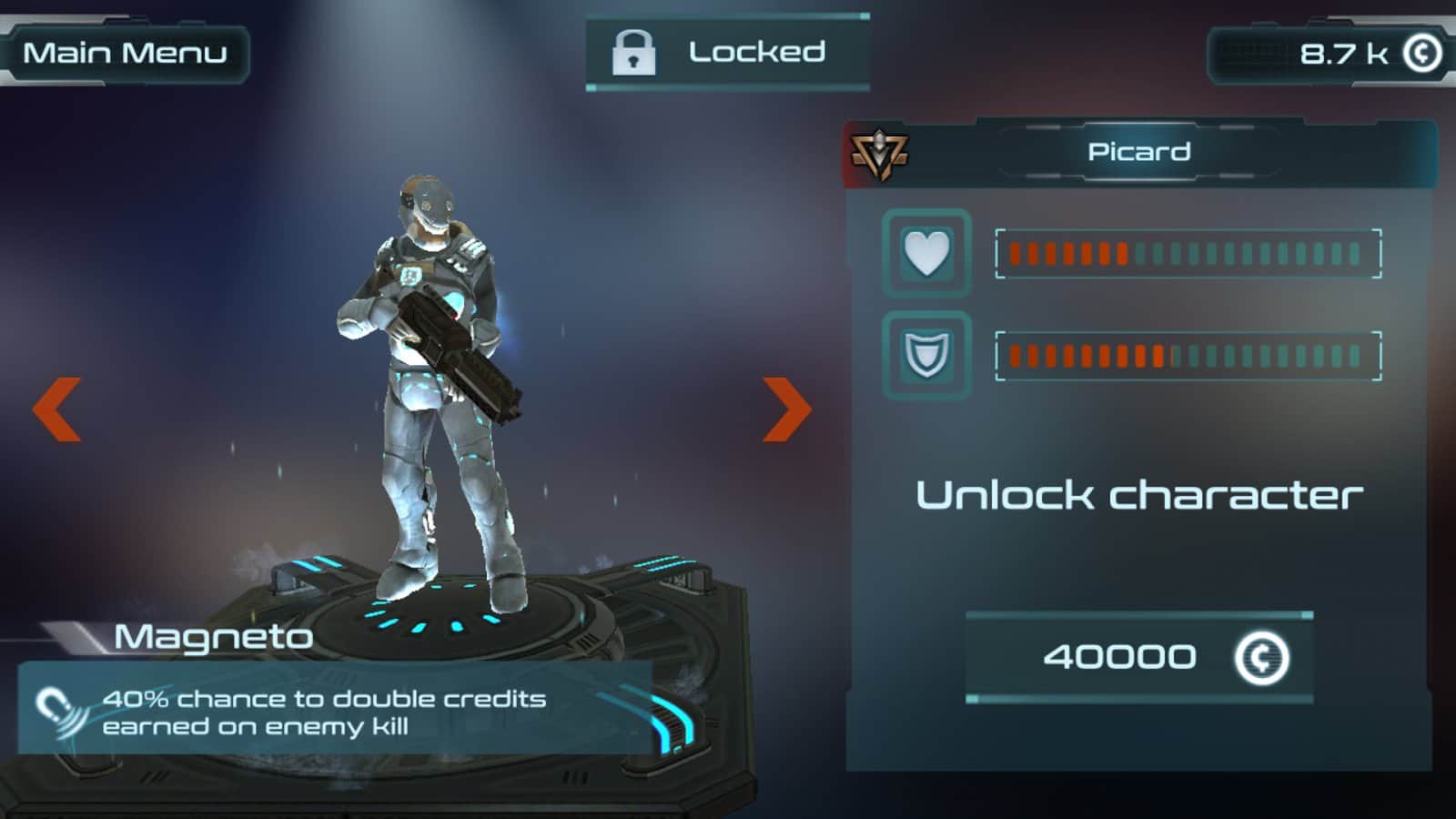Open the 8.7 k credits balance
Image resolution: width=1456 pixels, height=819 pixels.
(1333, 54)
